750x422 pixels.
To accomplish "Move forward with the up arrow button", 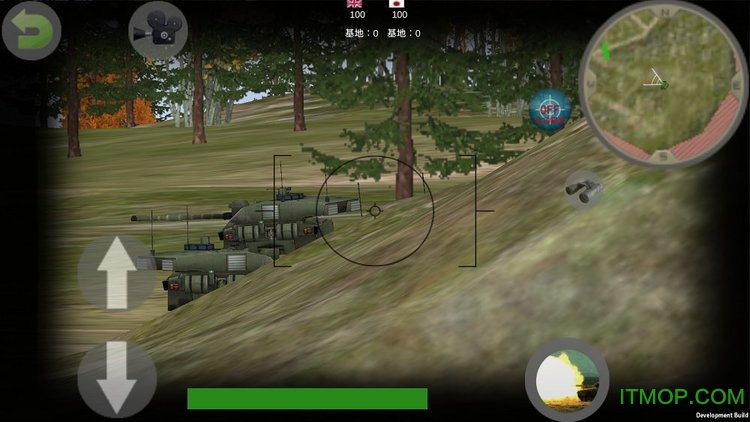I will (116, 270).
